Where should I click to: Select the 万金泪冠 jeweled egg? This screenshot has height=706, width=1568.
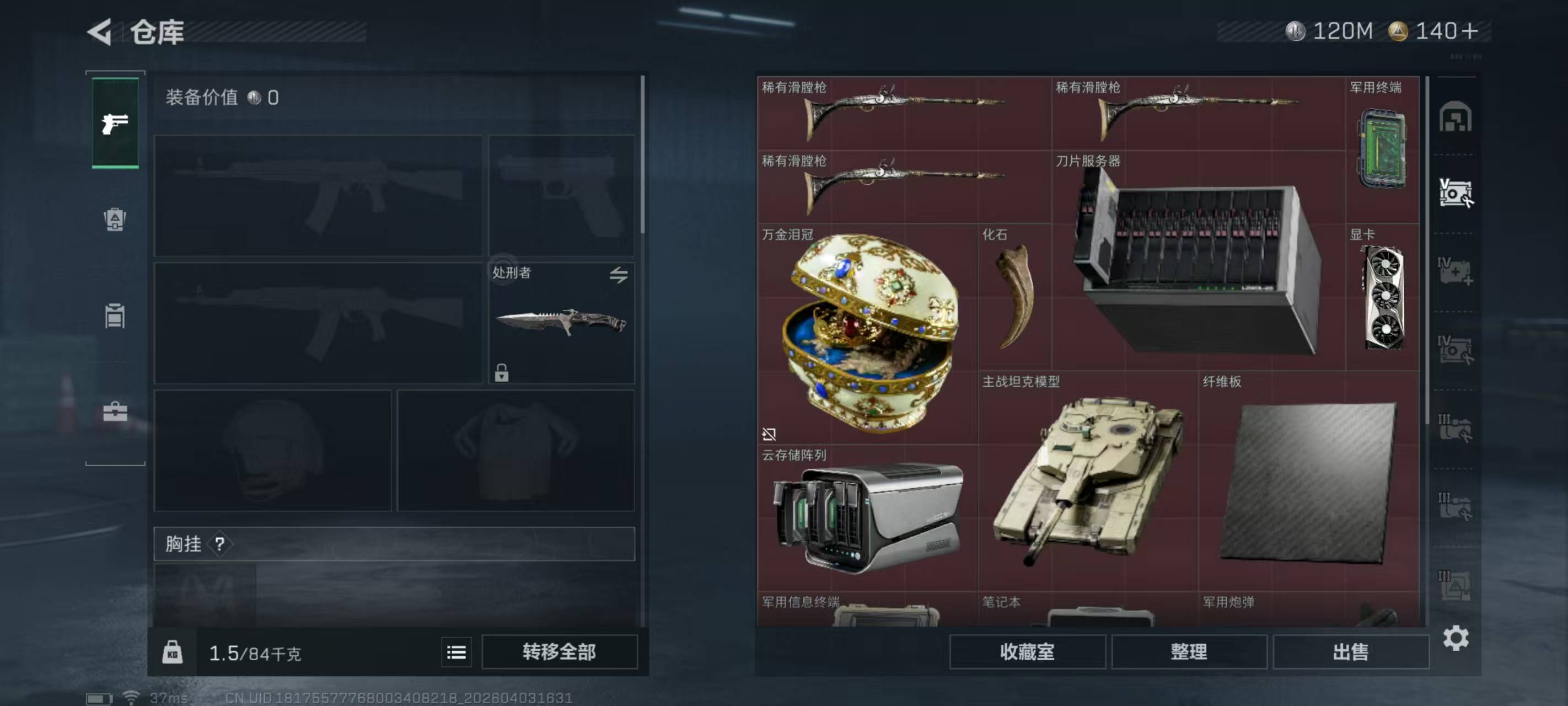click(x=867, y=333)
